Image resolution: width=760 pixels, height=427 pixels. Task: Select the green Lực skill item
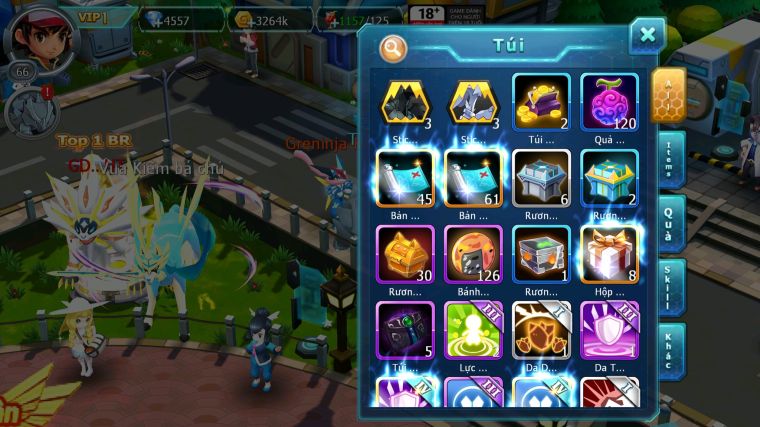coord(473,329)
